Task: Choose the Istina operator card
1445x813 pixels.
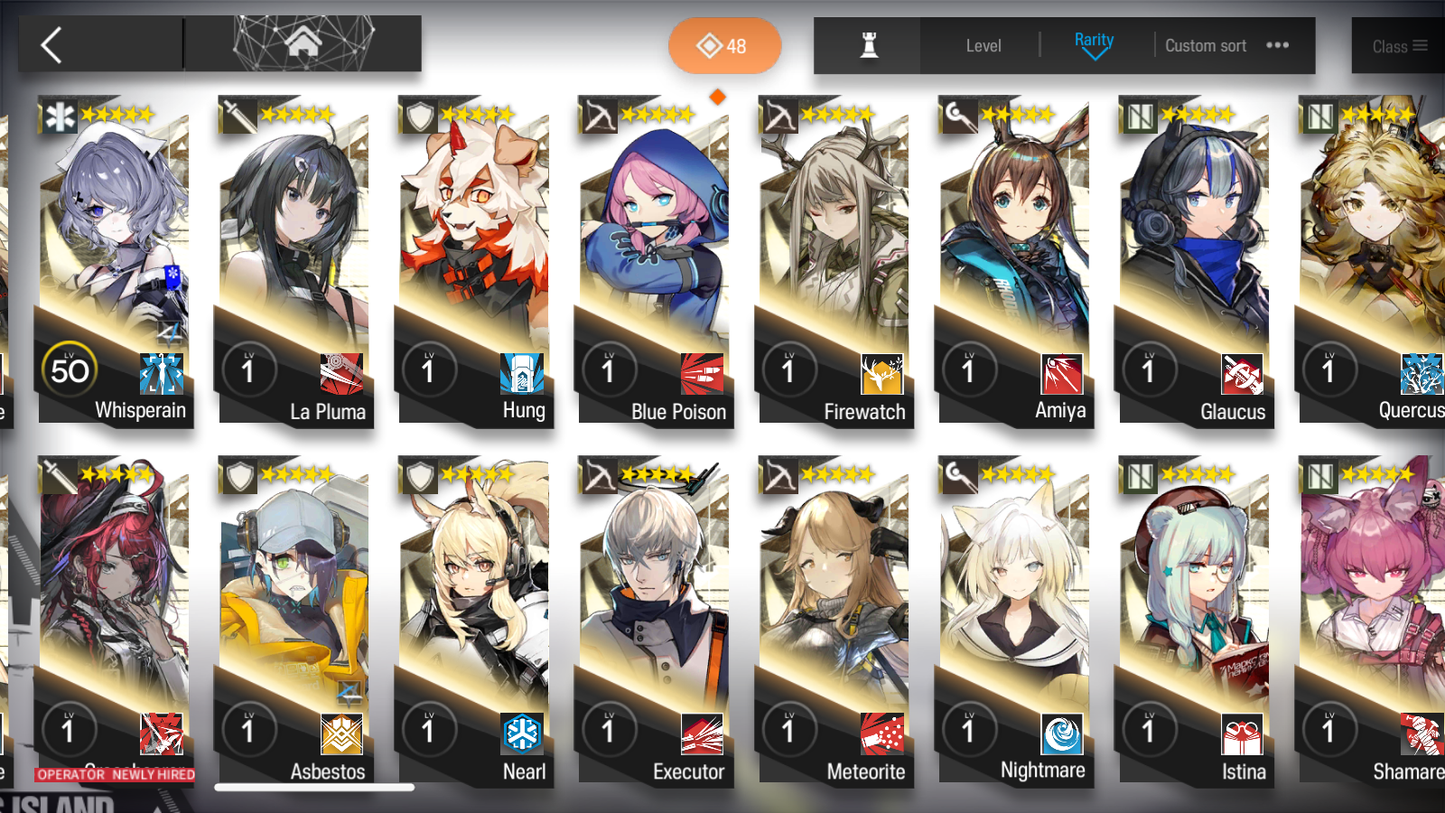Action: 1194,620
